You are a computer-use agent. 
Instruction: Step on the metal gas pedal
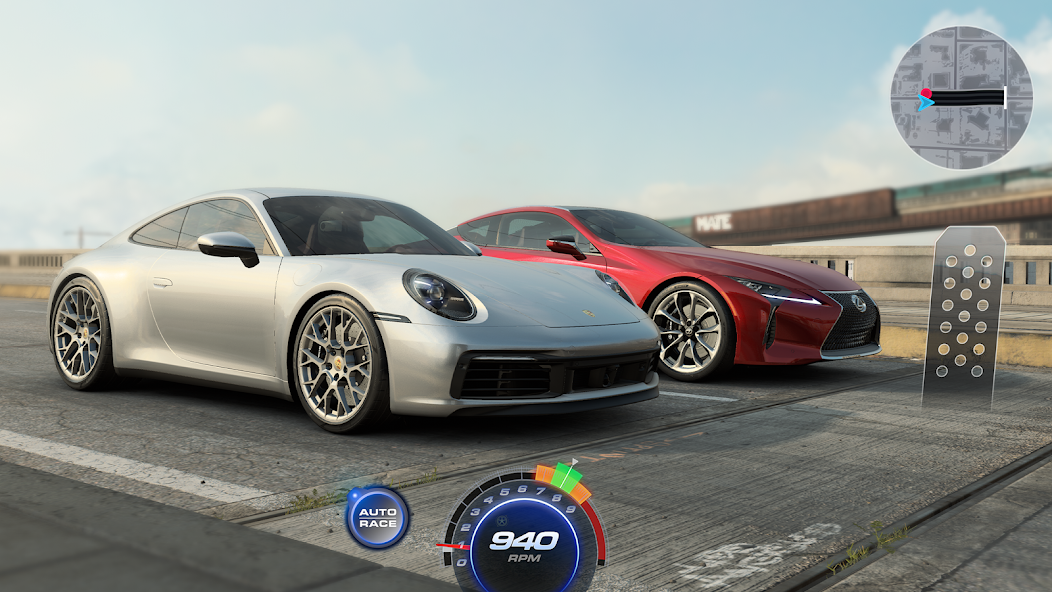[x=963, y=317]
